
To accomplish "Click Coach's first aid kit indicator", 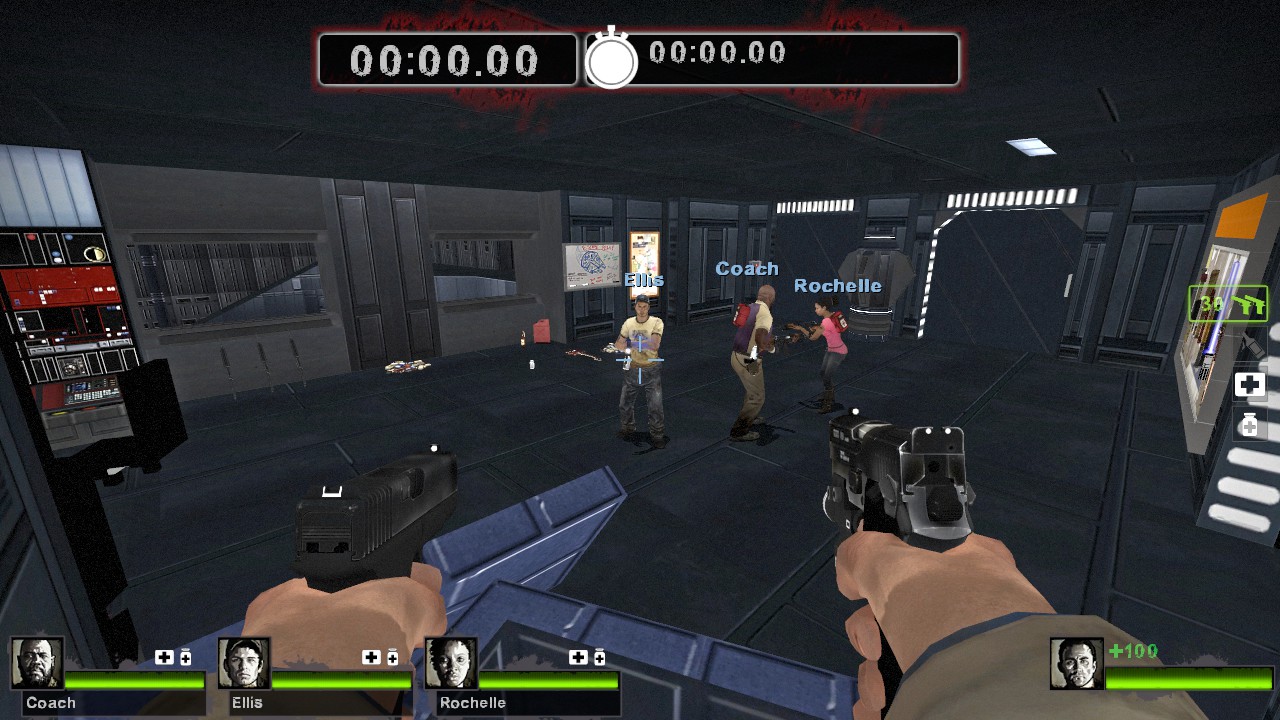I will click(164, 657).
